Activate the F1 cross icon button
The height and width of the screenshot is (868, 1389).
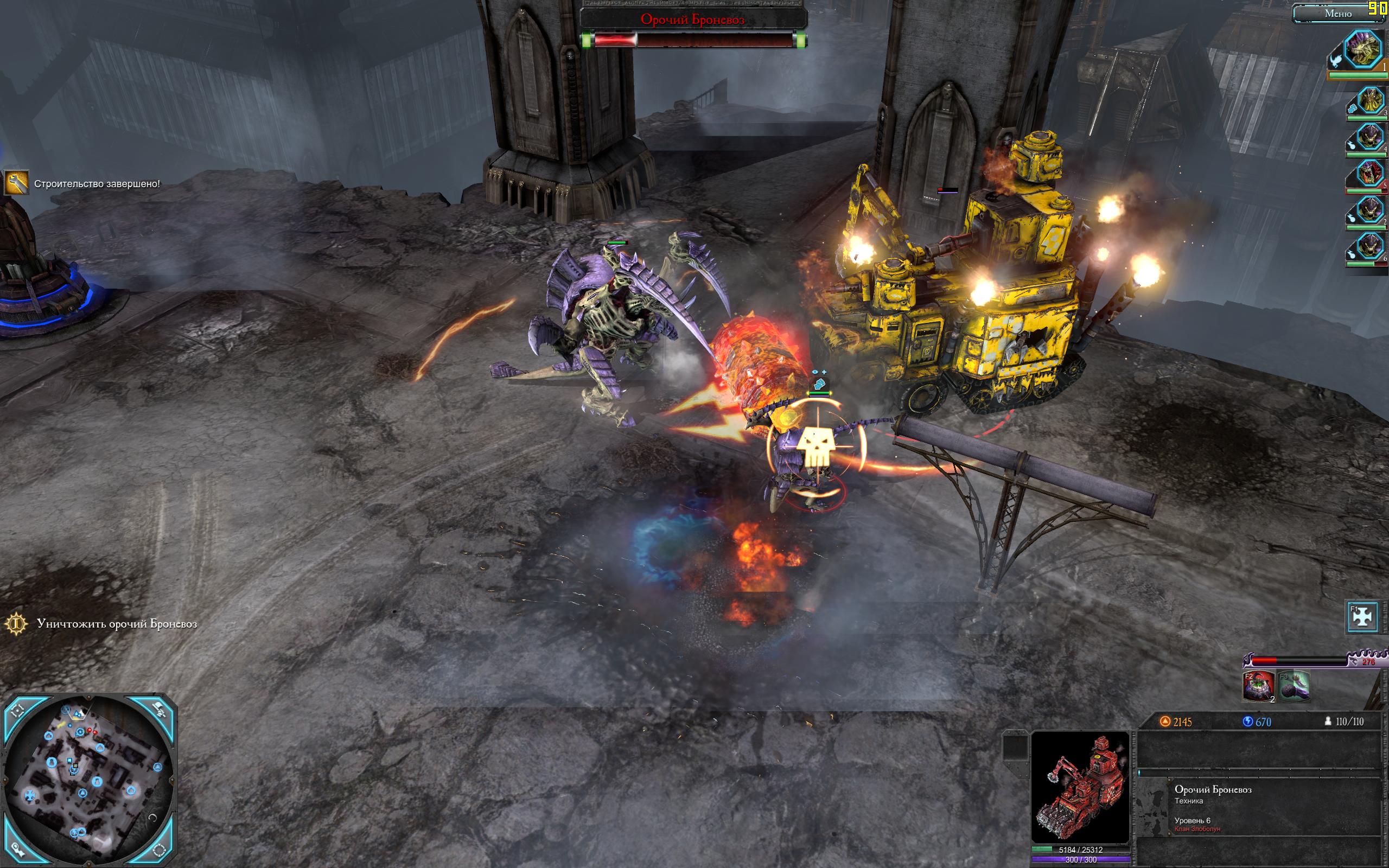point(1362,616)
